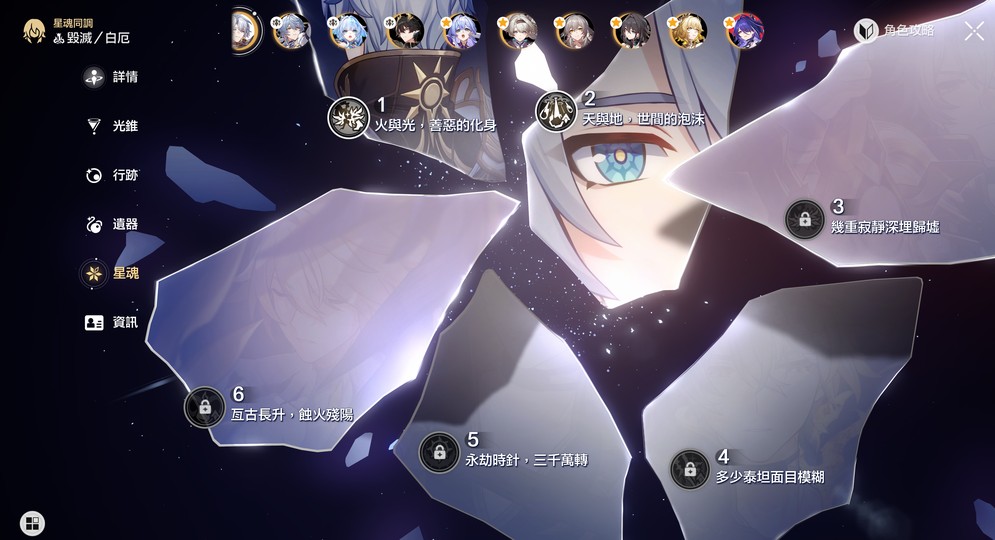View locked eidolon 4 多少泰坦面目模糊
This screenshot has height=540, width=995.
point(690,469)
